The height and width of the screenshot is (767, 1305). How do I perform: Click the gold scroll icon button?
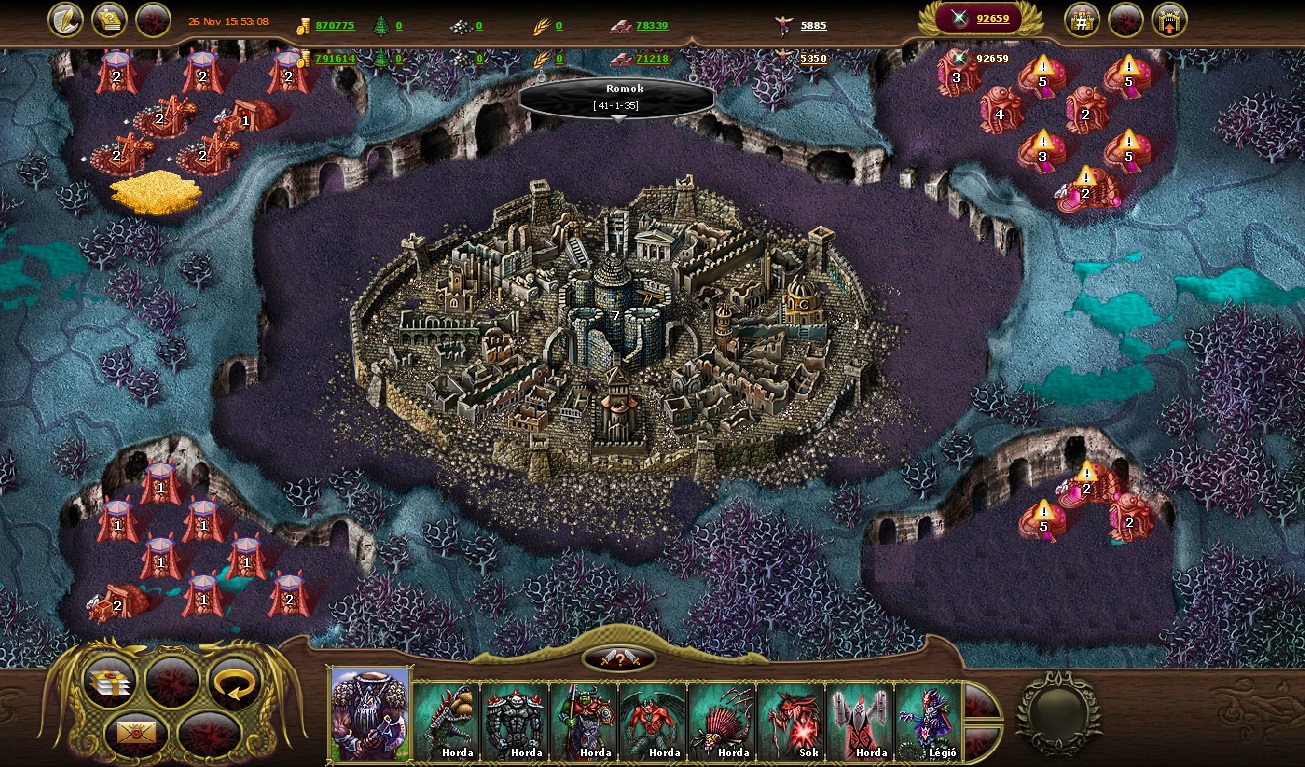(109, 19)
